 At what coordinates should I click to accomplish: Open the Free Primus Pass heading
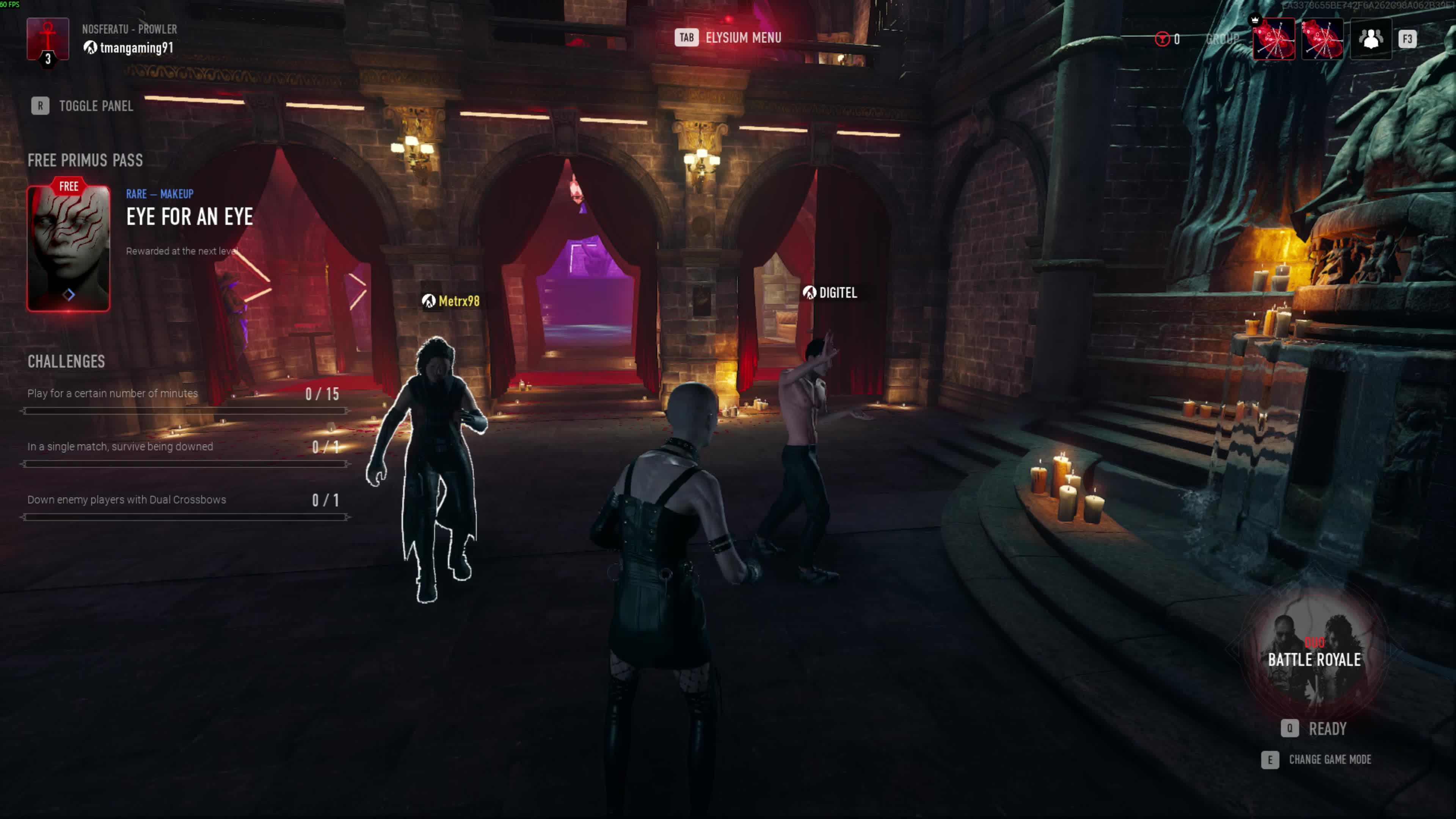(85, 160)
